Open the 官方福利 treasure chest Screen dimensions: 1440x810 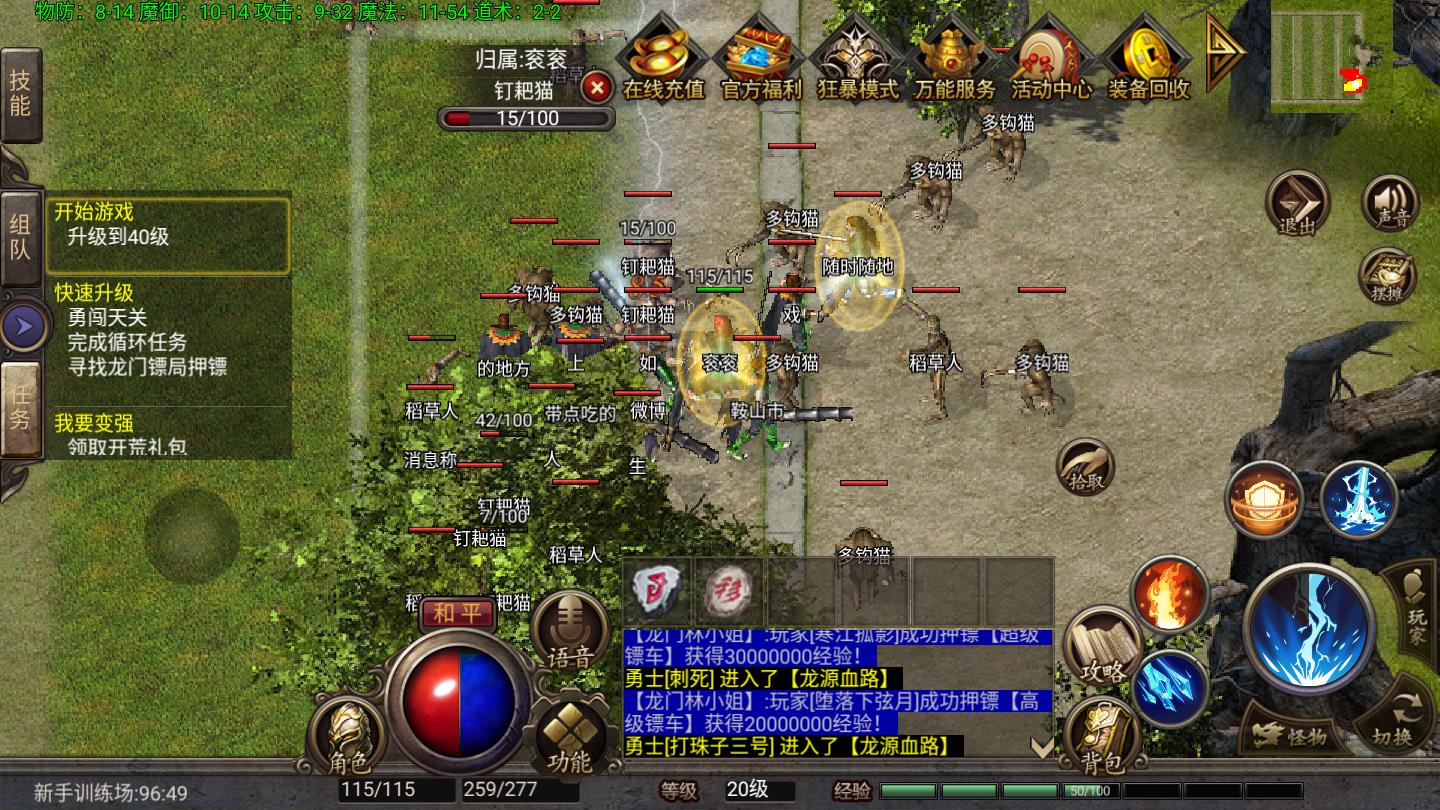pyautogui.click(x=760, y=62)
